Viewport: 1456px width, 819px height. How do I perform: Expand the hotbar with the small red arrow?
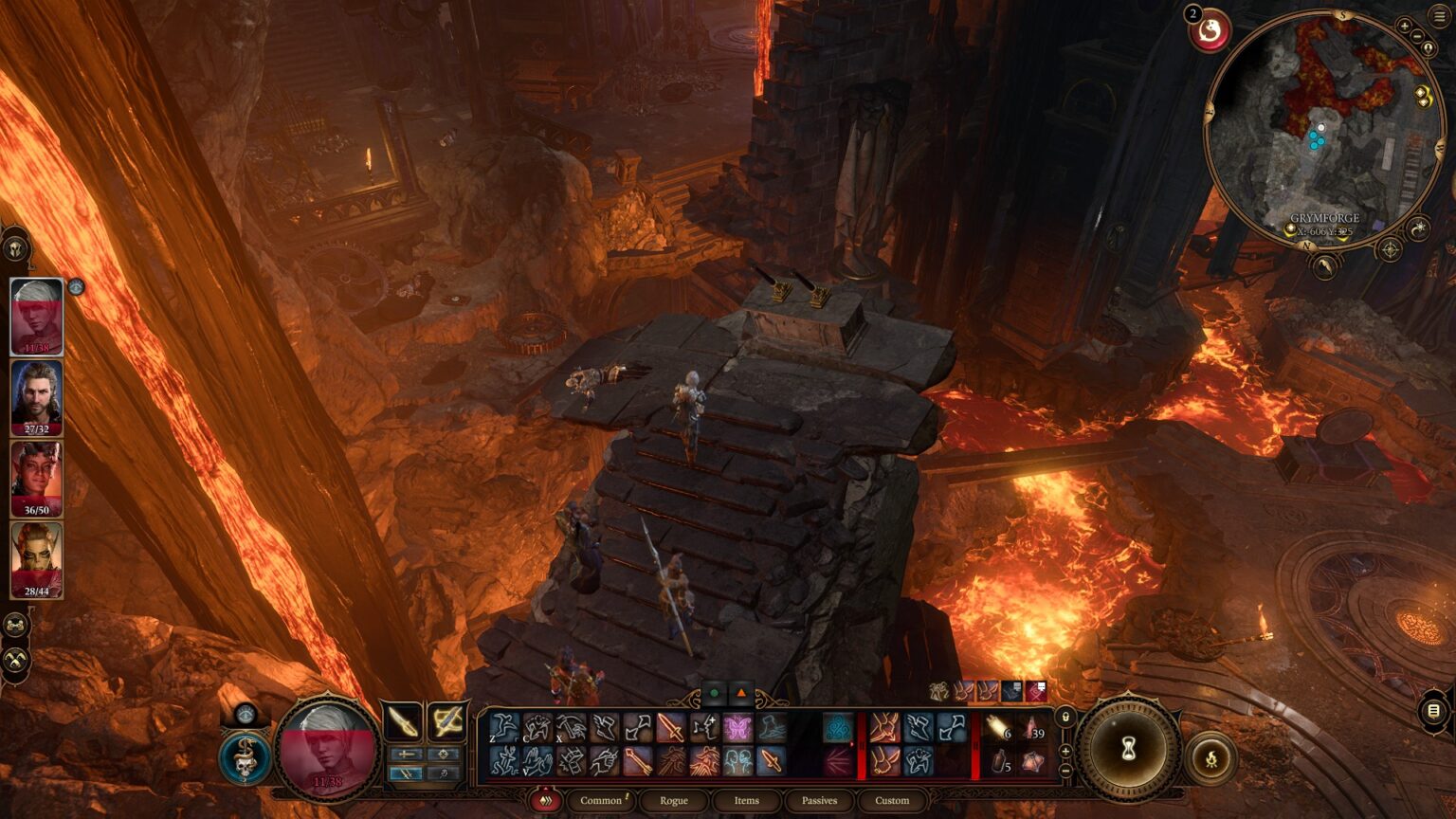click(x=545, y=790)
